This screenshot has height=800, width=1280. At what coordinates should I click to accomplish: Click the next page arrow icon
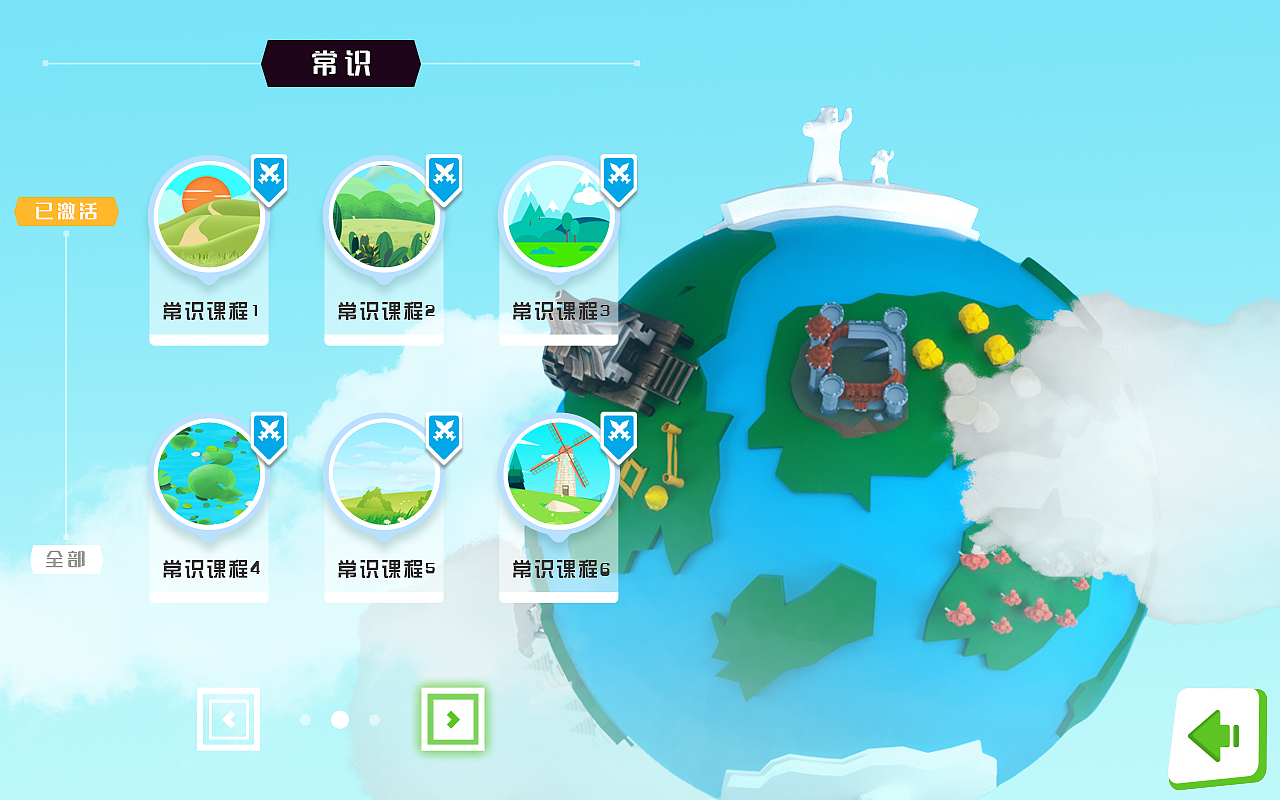click(455, 719)
